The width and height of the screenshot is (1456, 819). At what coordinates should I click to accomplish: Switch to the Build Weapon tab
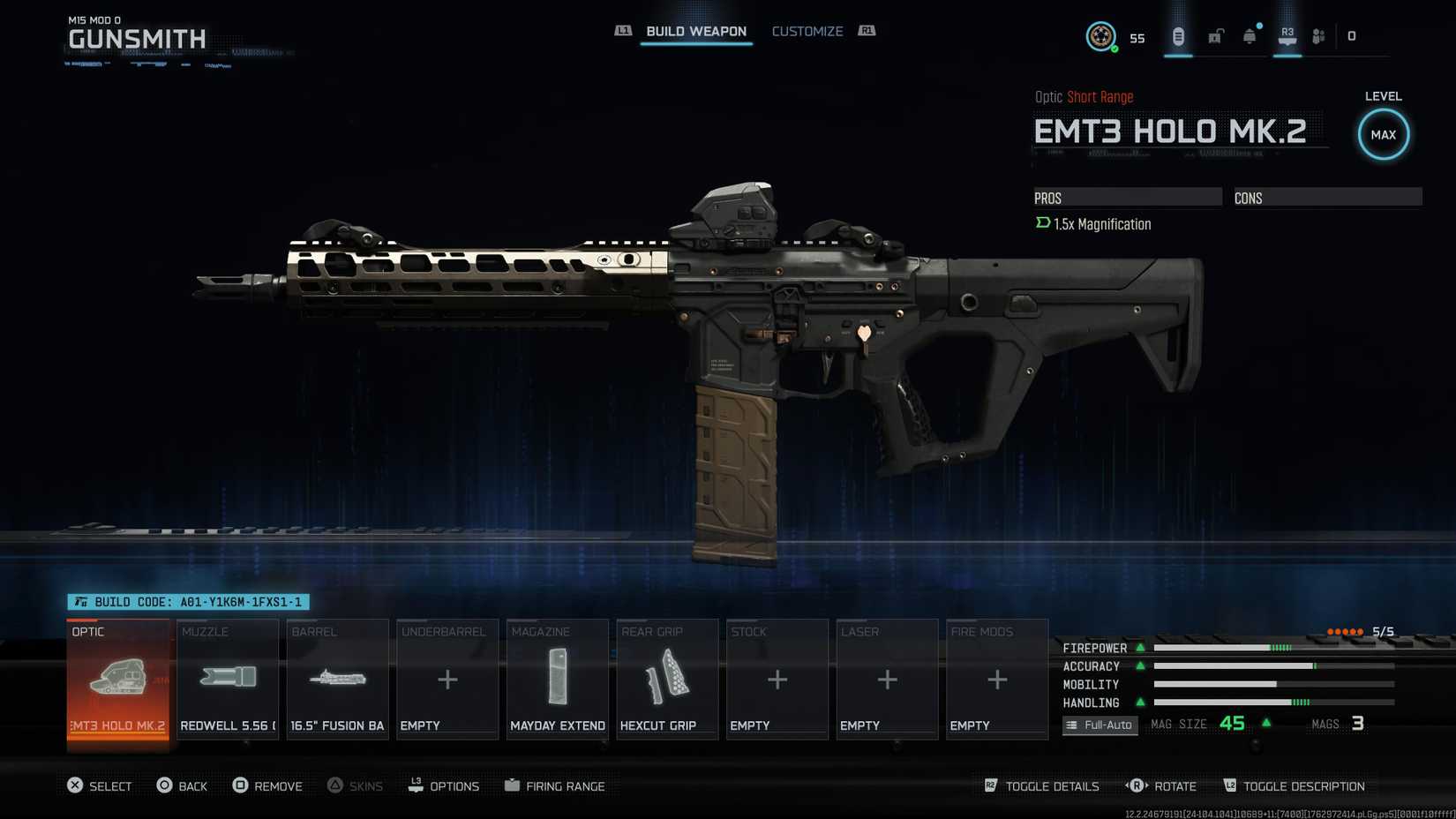(x=695, y=32)
